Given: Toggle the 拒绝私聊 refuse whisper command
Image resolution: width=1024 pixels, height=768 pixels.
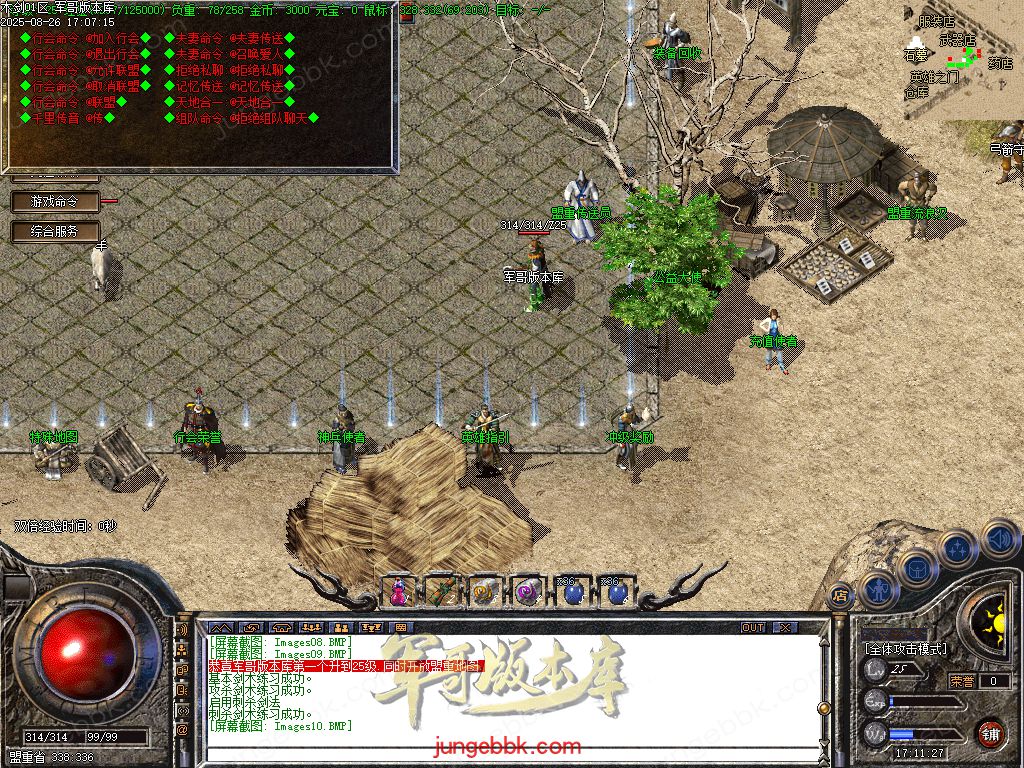Looking at the screenshot, I should coord(258,70).
